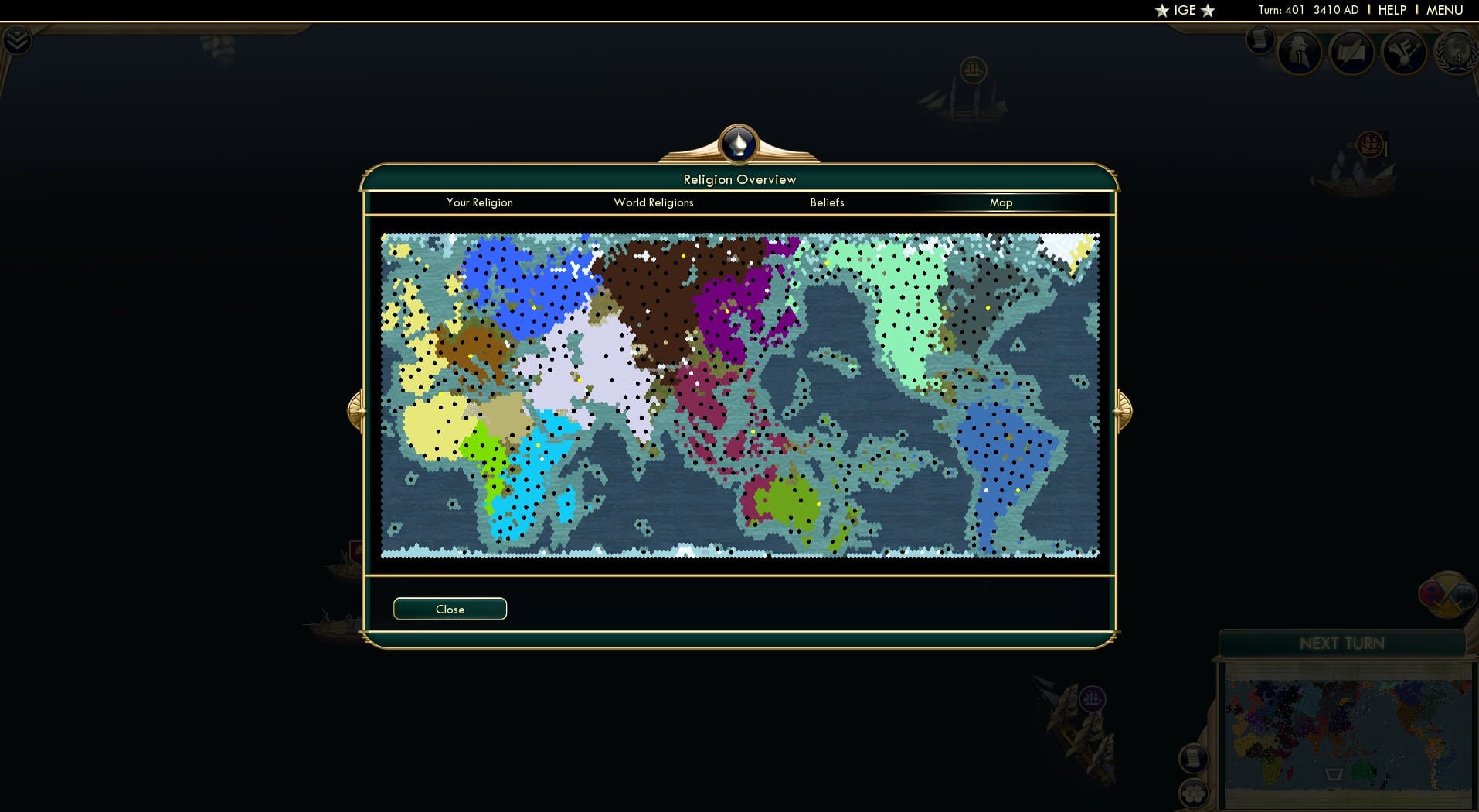Screen dimensions: 1479x812
Task: Open the notification scroll icon beside the minimap
Action: (1193, 757)
